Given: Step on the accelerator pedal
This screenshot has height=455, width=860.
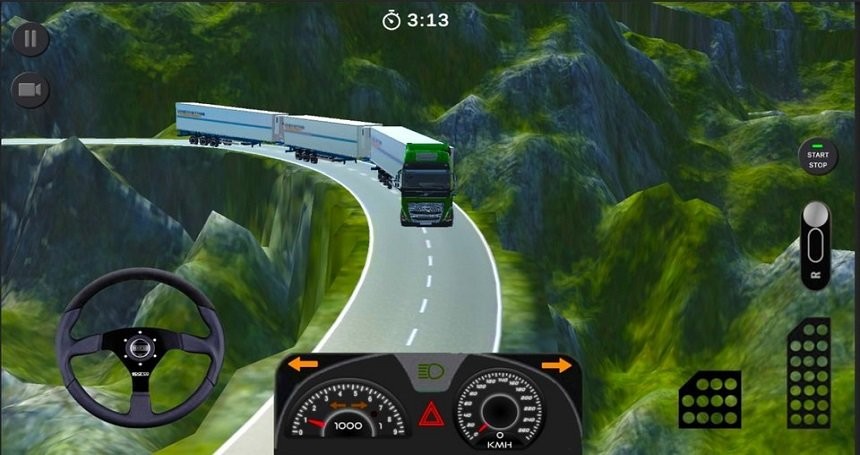Looking at the screenshot, I should click(x=808, y=373).
